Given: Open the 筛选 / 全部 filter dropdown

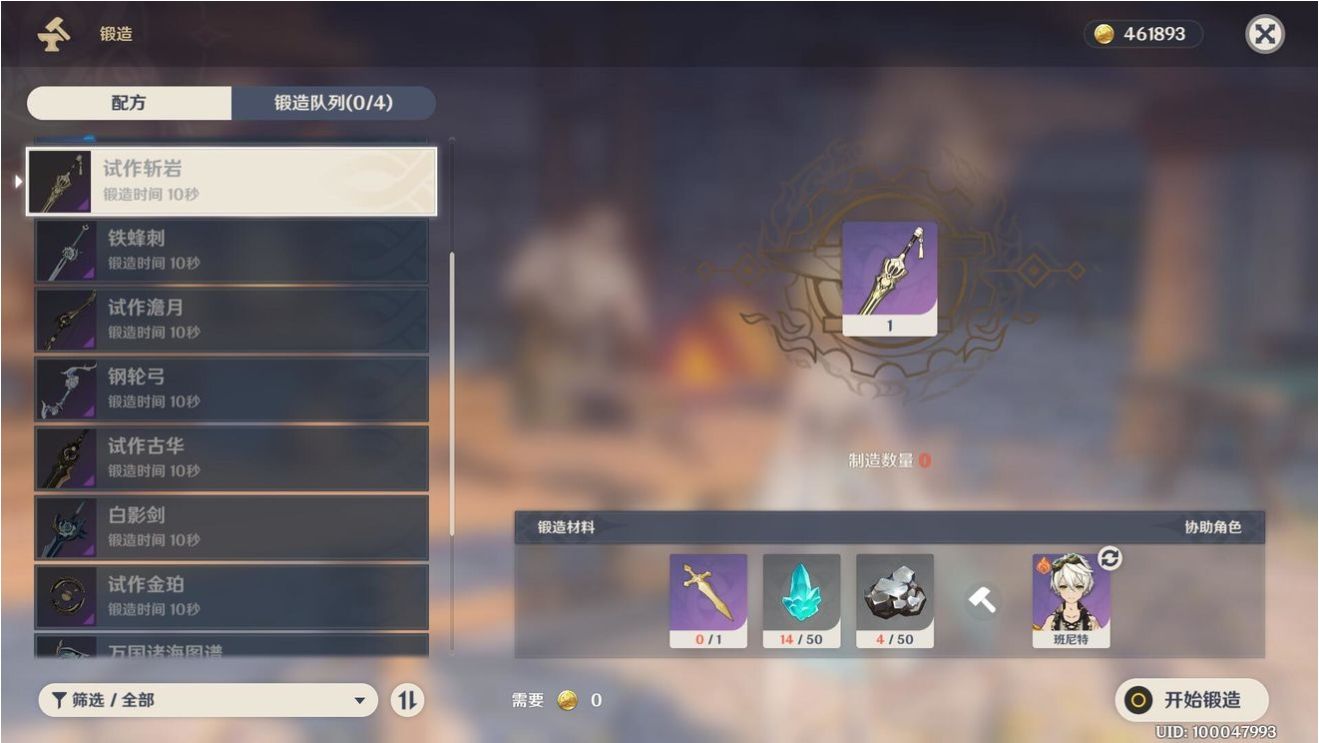Looking at the screenshot, I should [208, 700].
